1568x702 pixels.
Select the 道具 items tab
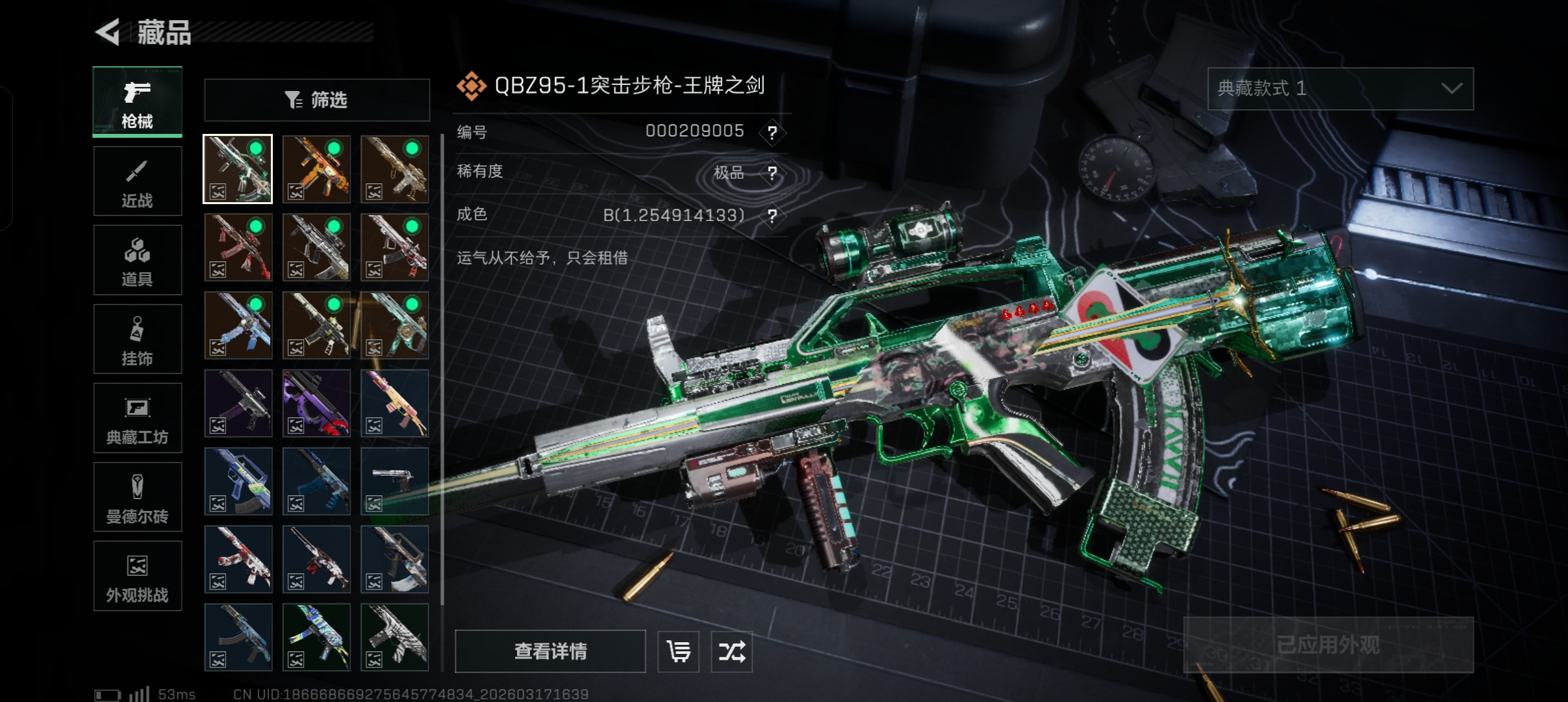point(137,260)
